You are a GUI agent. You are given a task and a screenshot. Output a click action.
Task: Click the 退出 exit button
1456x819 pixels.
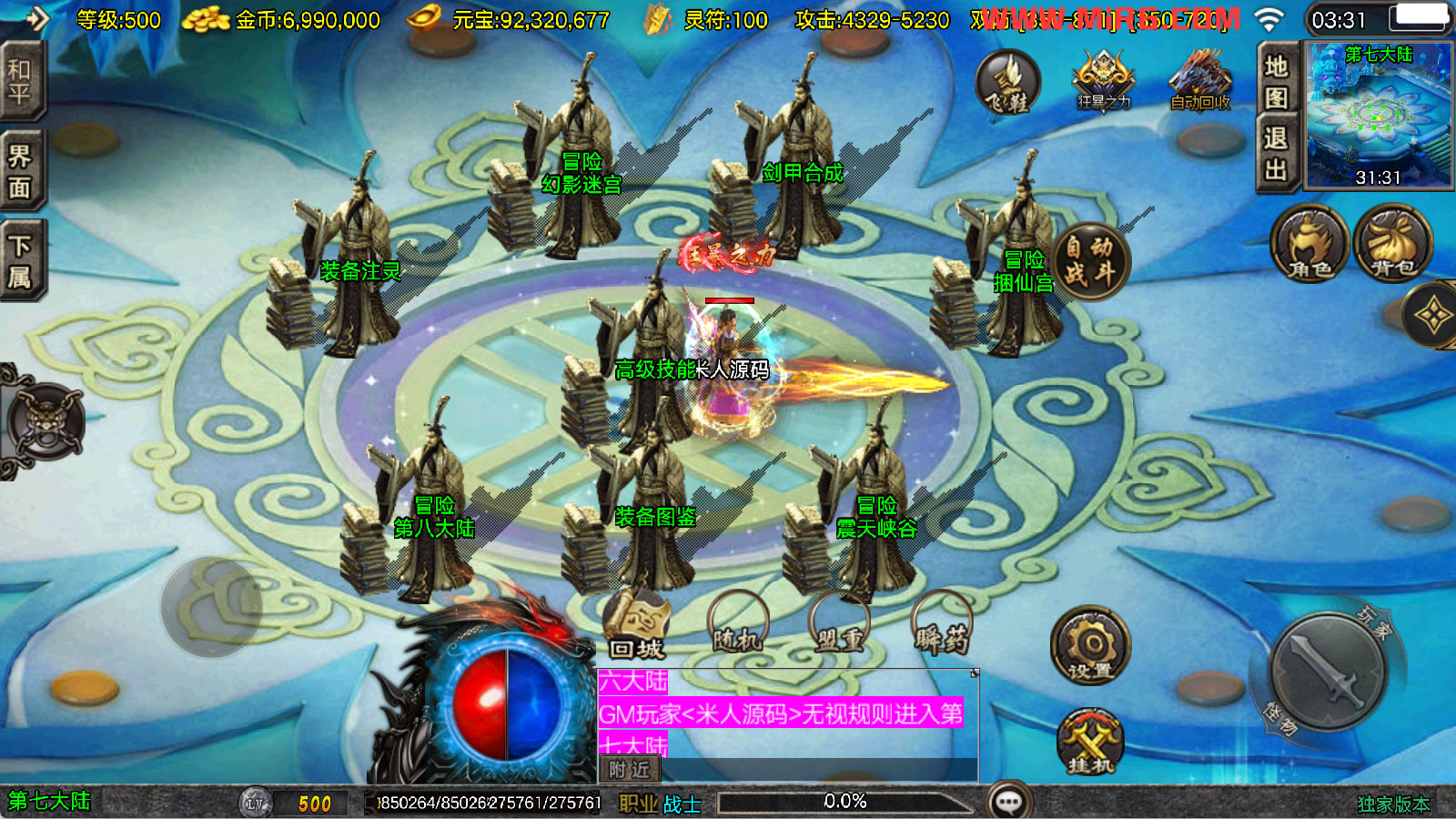pos(1276,154)
